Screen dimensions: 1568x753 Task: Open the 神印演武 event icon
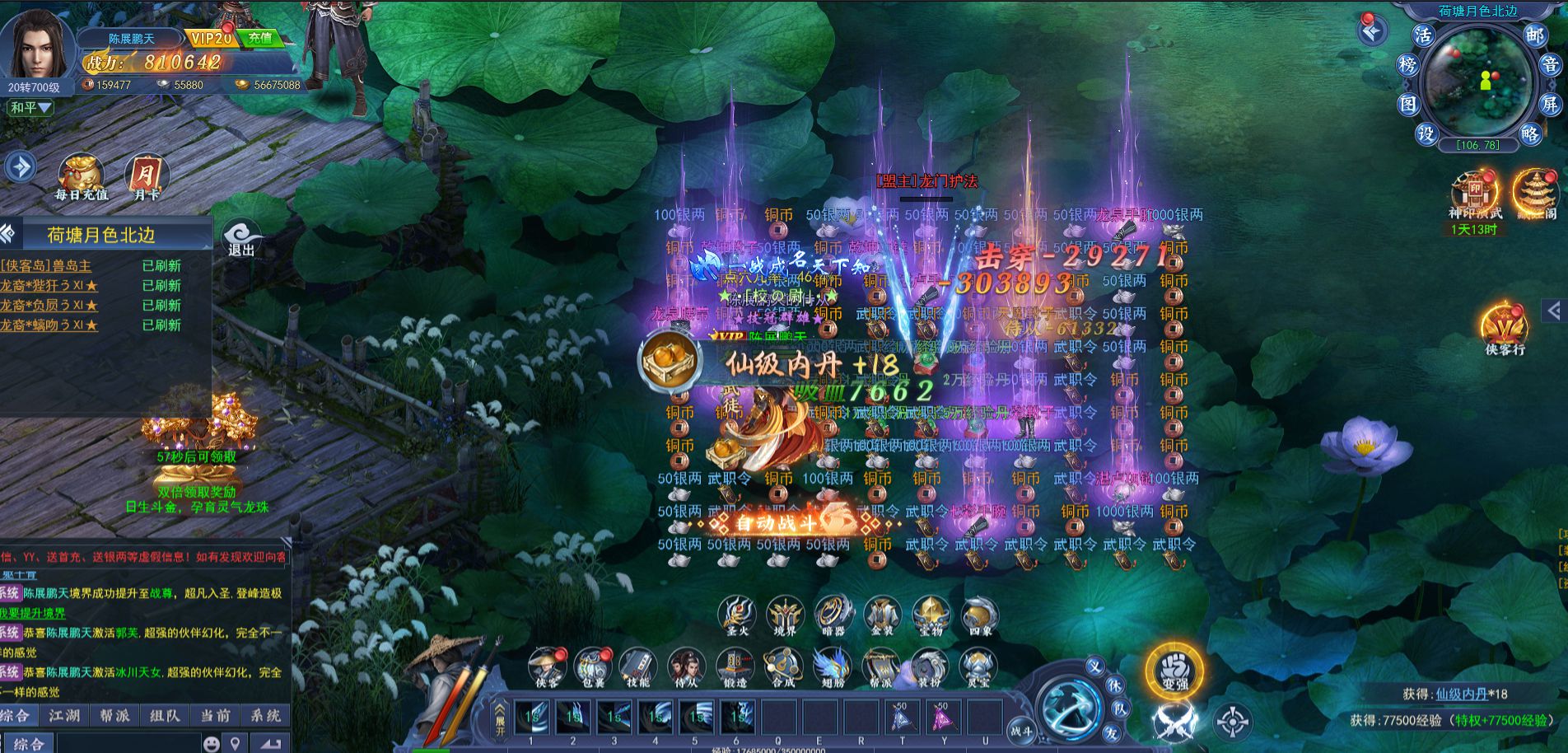[1475, 195]
